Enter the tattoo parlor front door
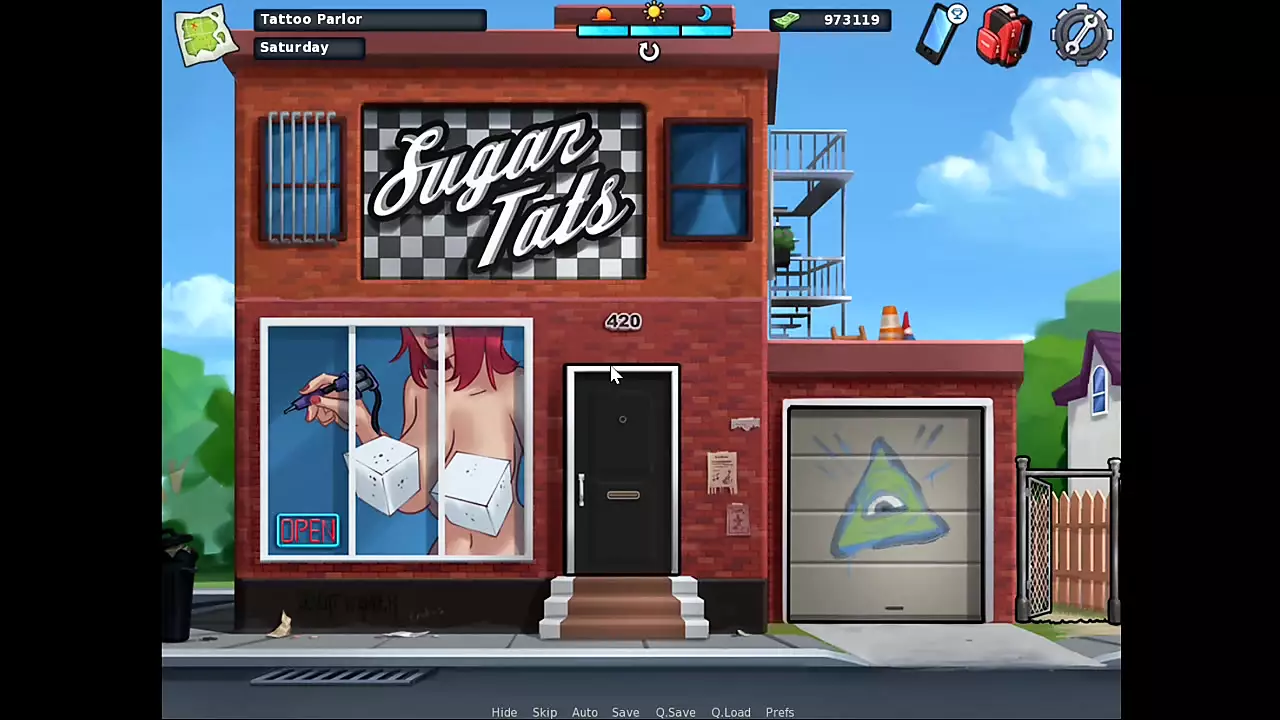The width and height of the screenshot is (1280, 720). coord(623,470)
